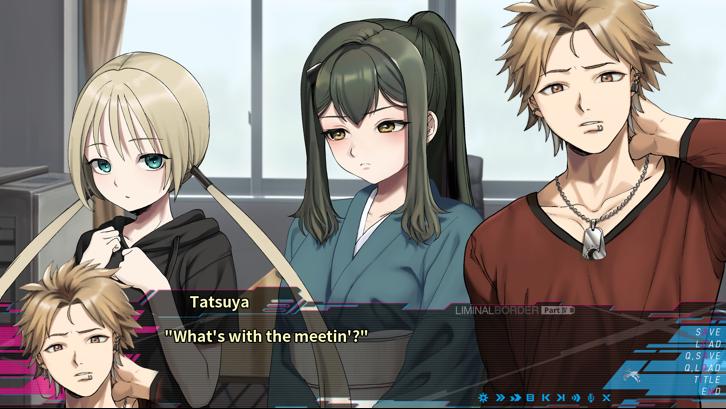Open settings with the gear icon
Image resolution: width=726 pixels, height=409 pixels.
[x=485, y=398]
